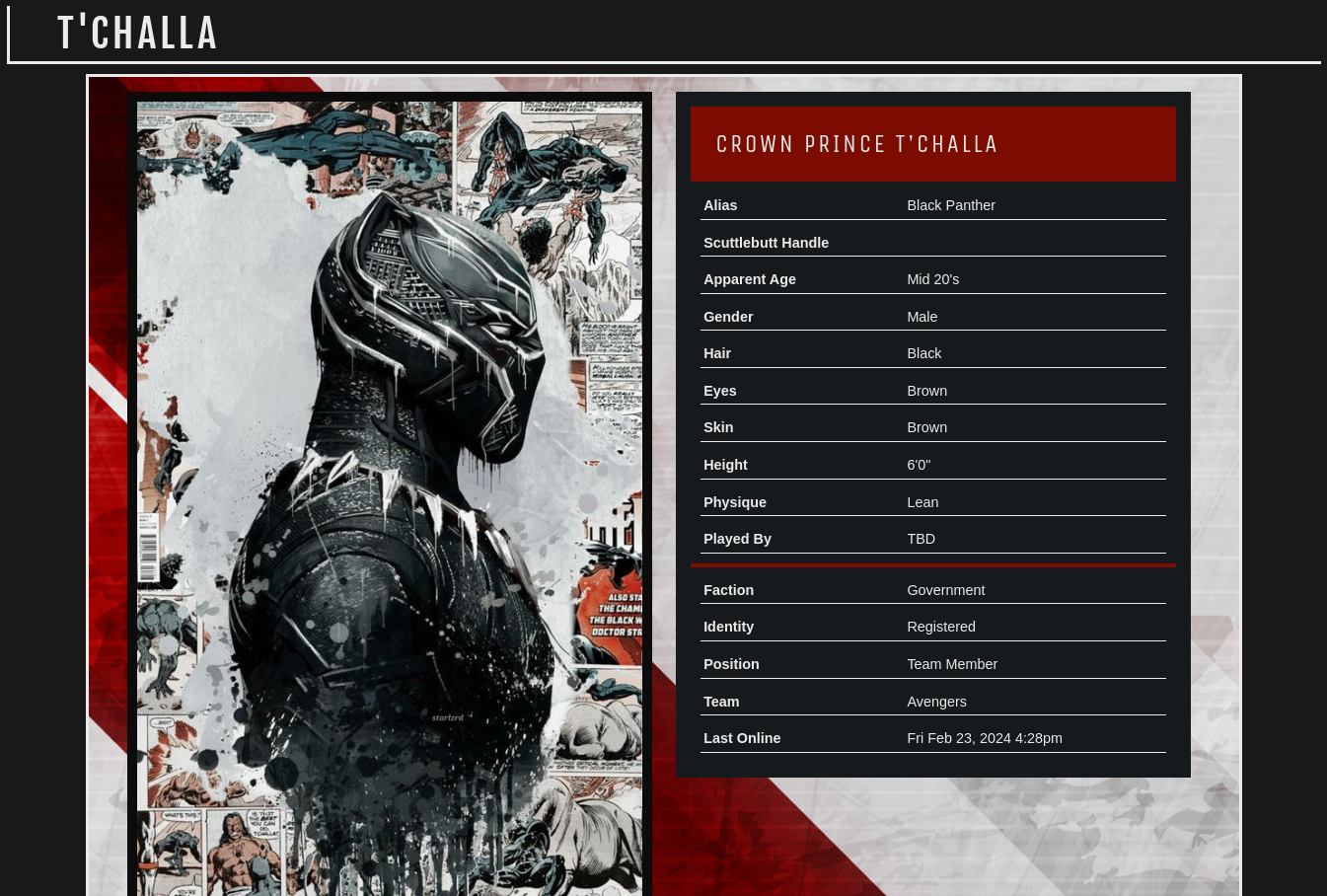
Task: Click the Height value 6'0
Action: click(919, 464)
